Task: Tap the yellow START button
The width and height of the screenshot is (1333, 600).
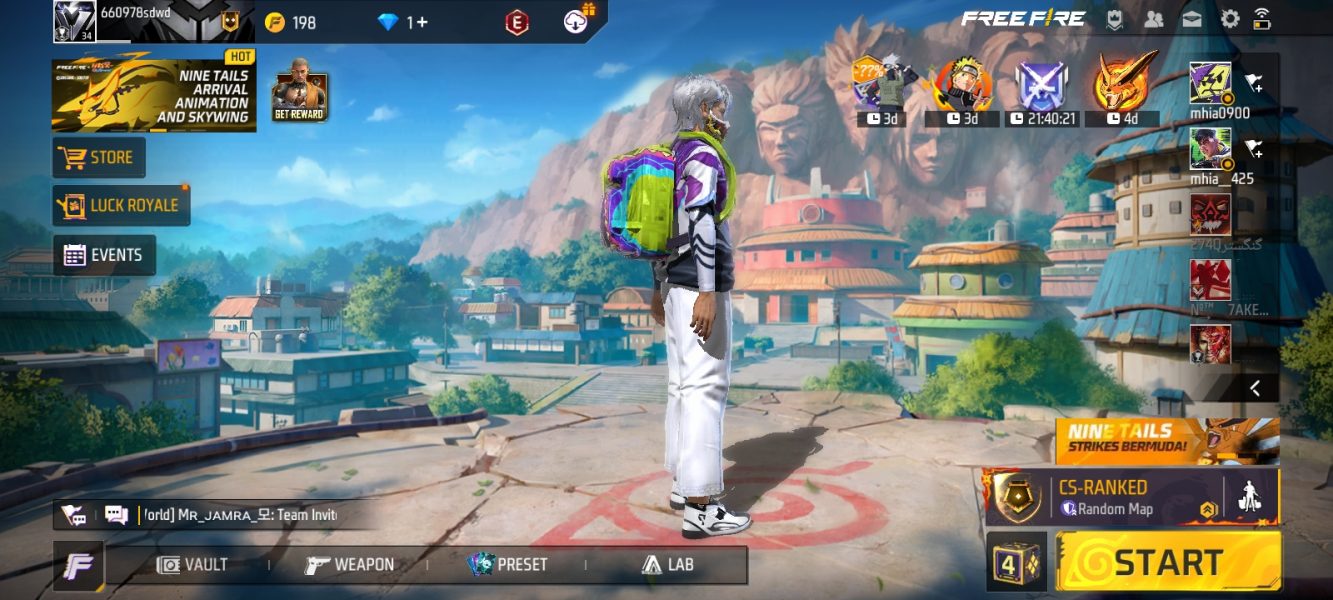Action: point(1168,561)
